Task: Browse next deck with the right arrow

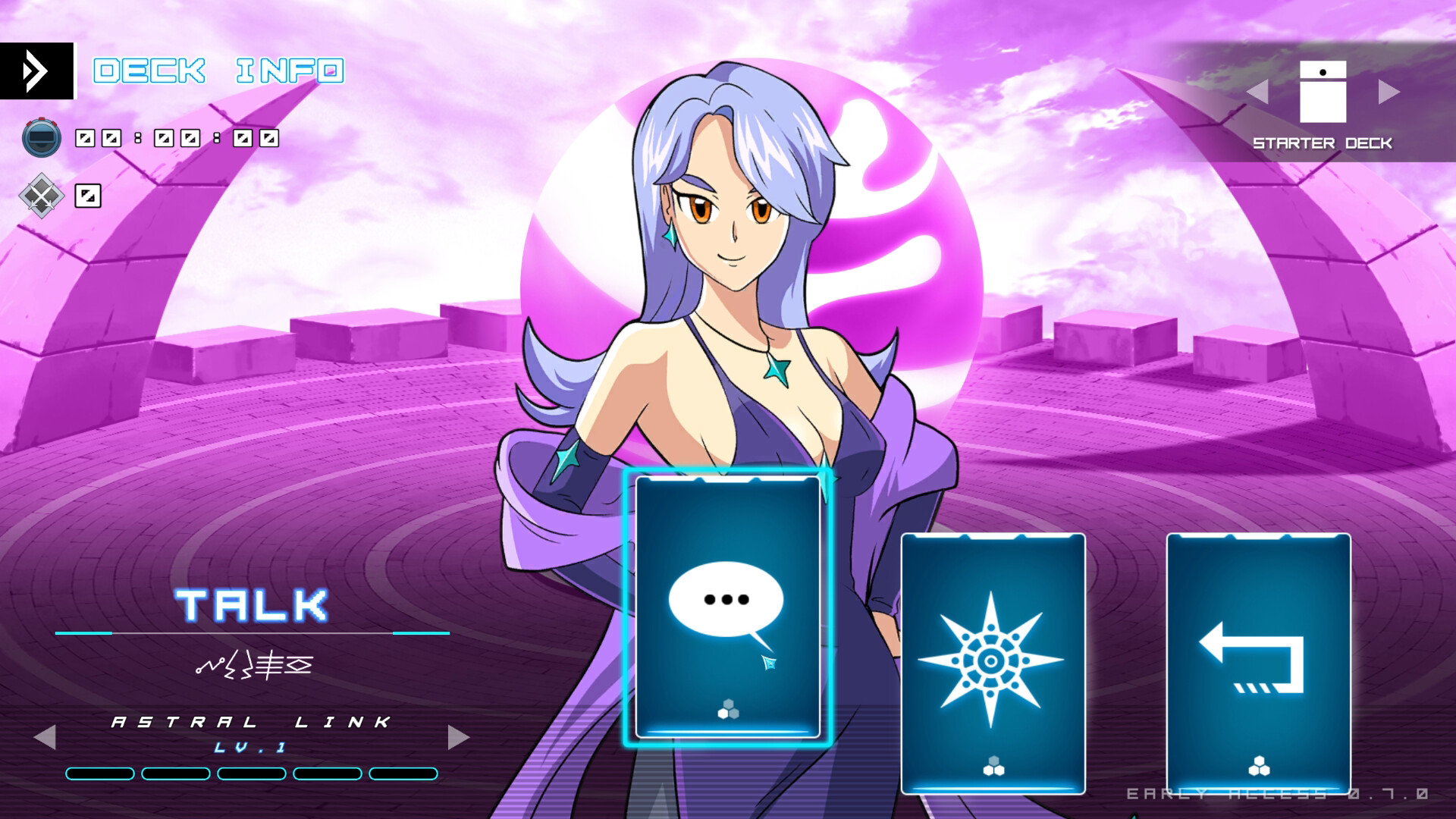Action: pyautogui.click(x=1389, y=92)
